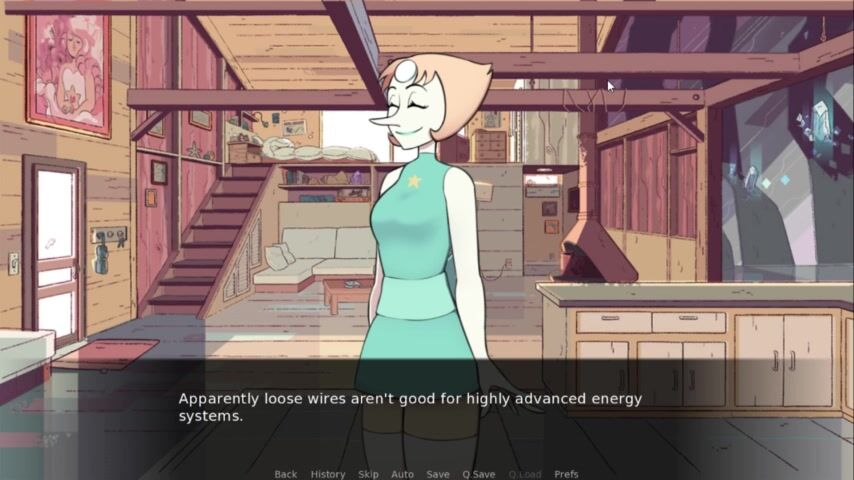
Task: Go Back to the previous dialogue line
Action: (285, 474)
